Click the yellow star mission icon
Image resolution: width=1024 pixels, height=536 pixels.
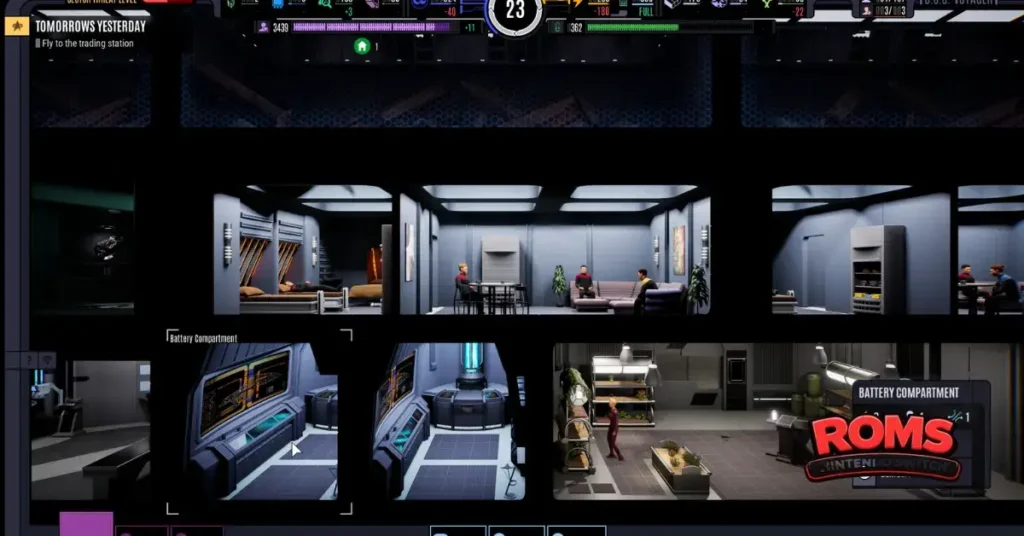(17, 27)
